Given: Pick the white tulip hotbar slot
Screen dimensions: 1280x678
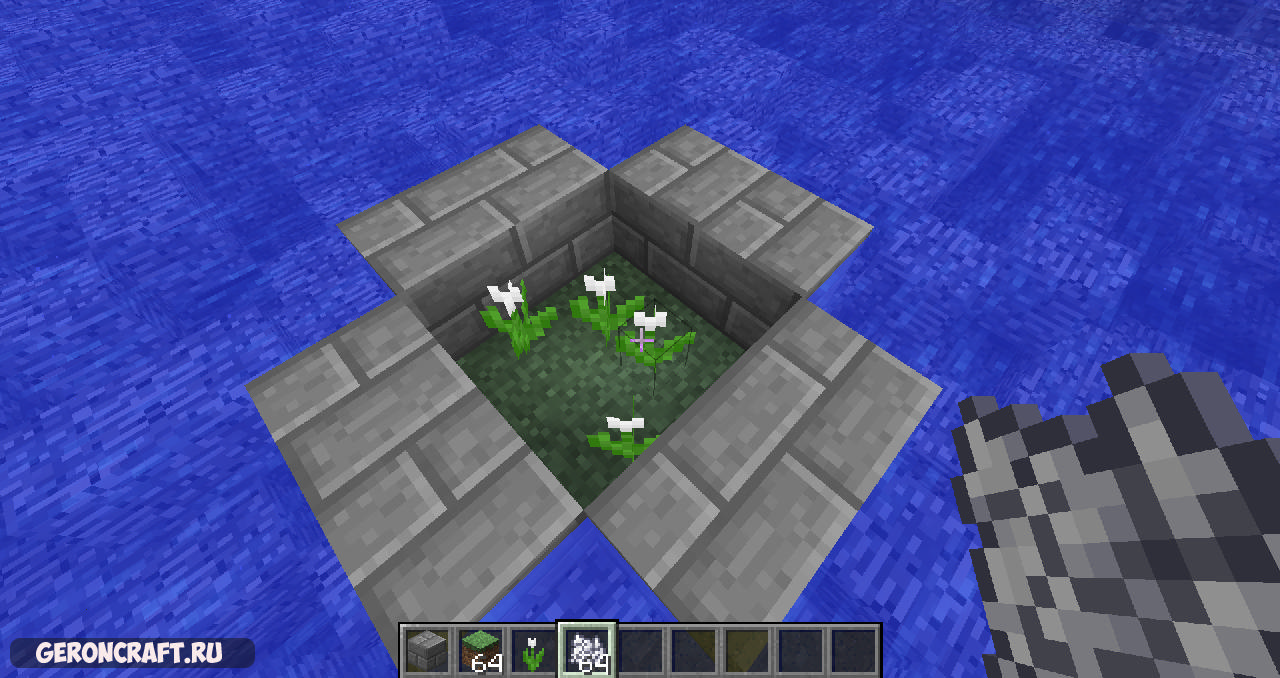Looking at the screenshot, I should coord(534,651).
